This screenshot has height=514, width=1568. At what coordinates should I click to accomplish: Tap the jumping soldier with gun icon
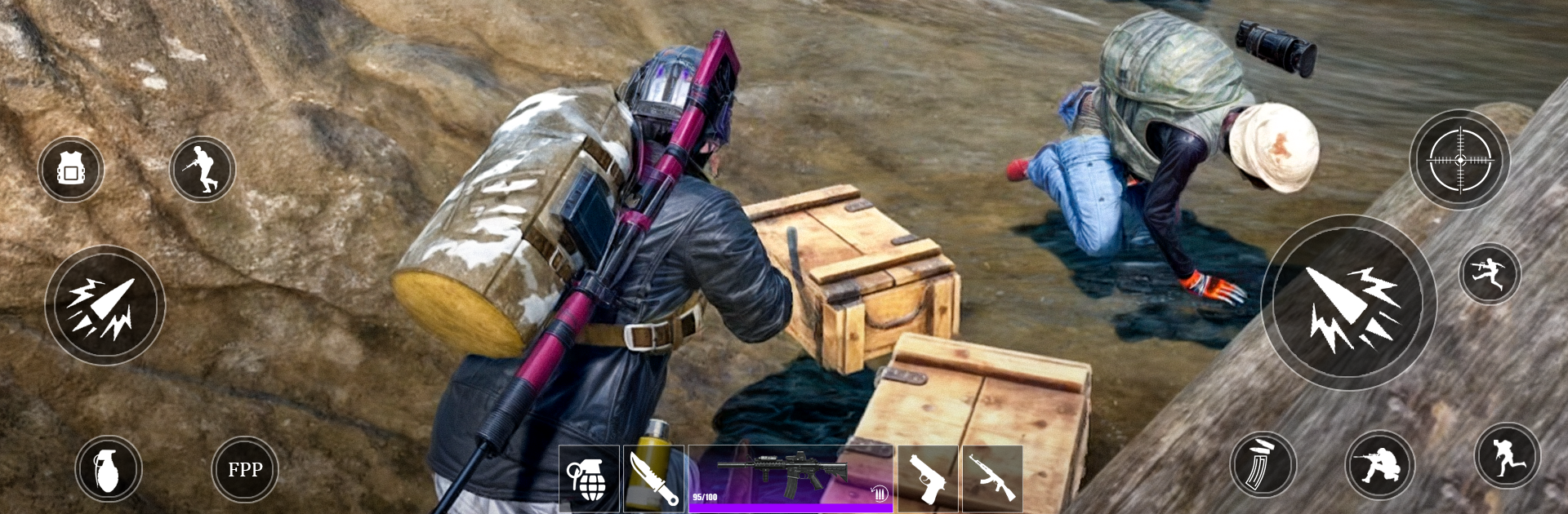pyautogui.click(x=1490, y=273)
